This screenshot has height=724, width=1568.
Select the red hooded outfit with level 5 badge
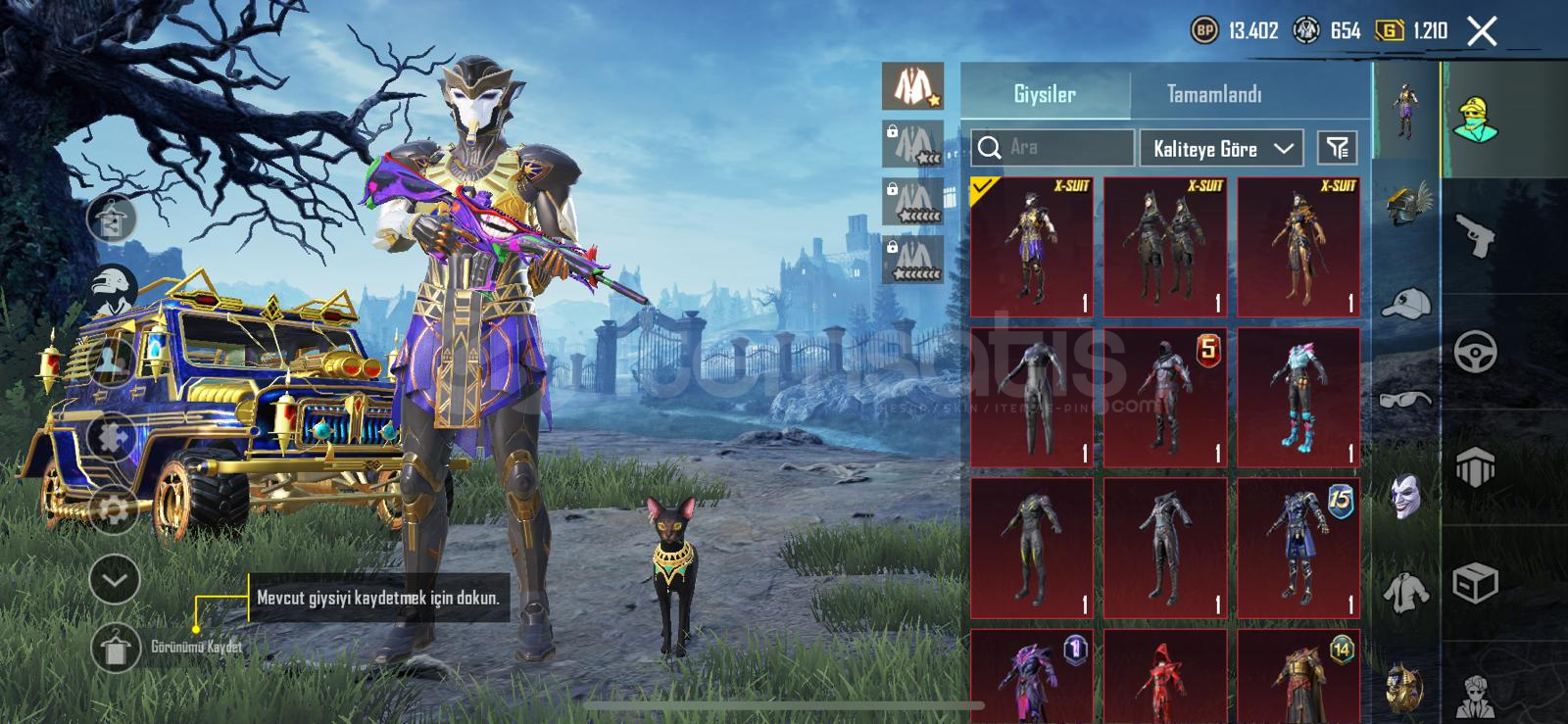1165,398
